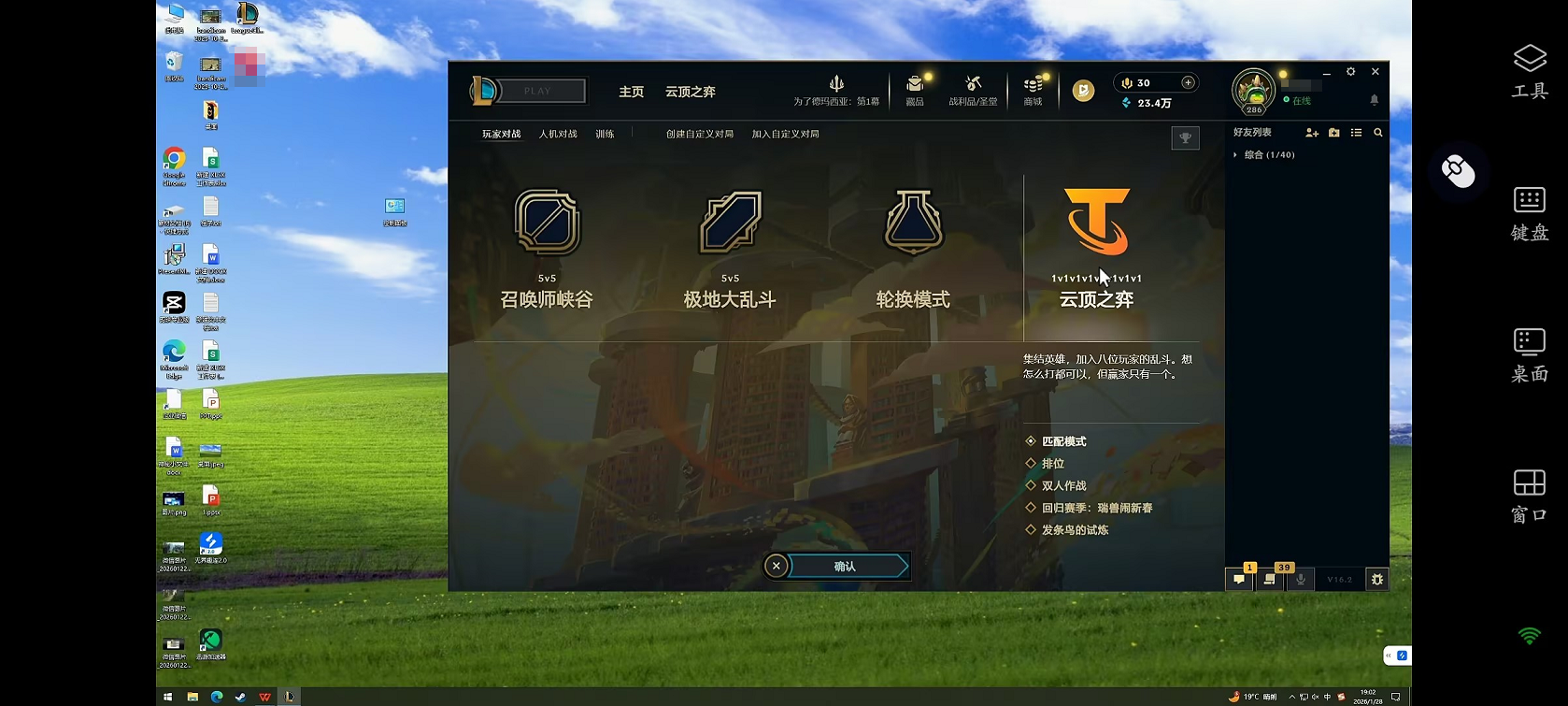Switch to the 云顶之弈 navigation tab
Screen dimensions: 1568x706
(x=690, y=92)
